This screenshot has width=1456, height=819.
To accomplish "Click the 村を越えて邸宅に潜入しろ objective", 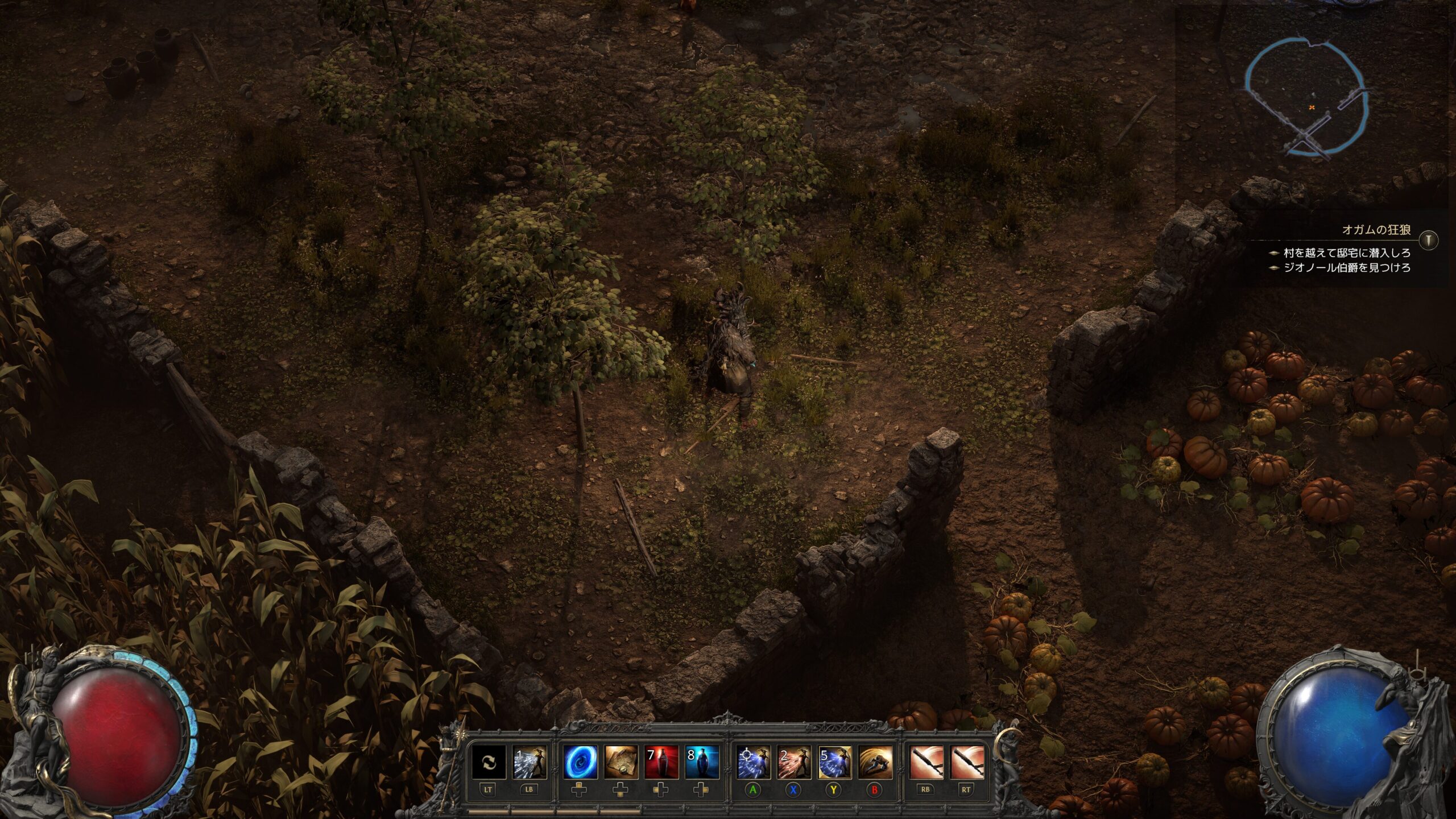I will [1346, 253].
